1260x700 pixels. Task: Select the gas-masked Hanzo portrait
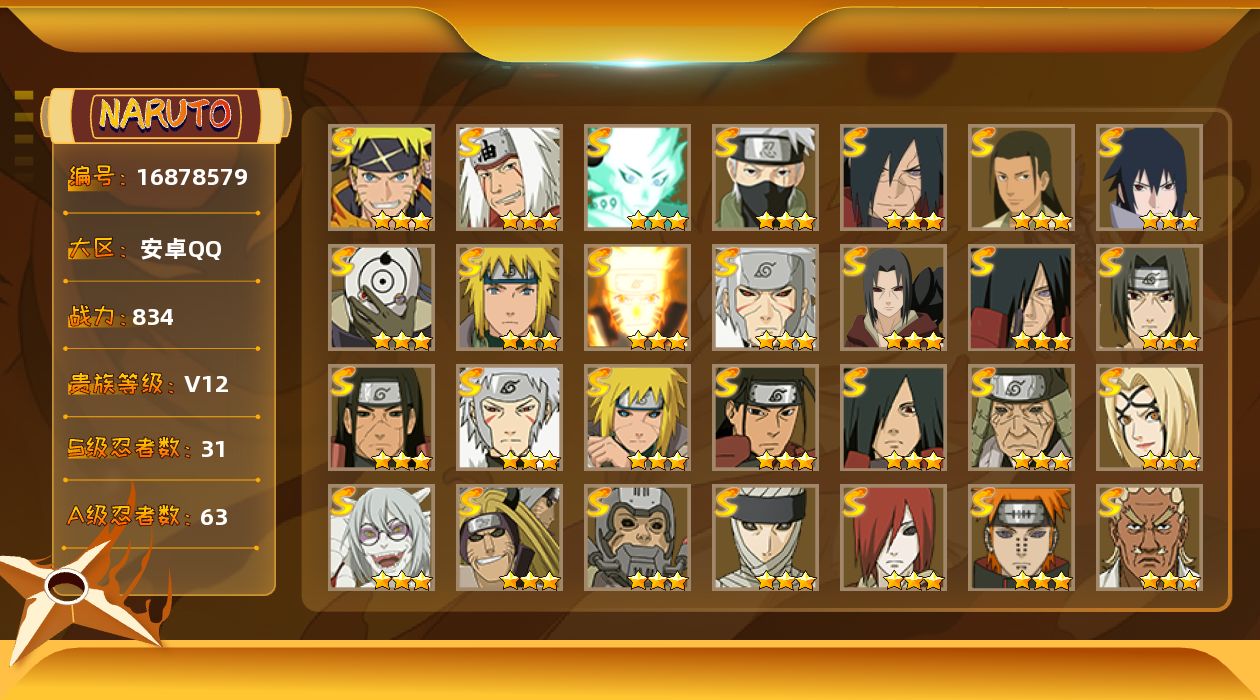tap(638, 538)
